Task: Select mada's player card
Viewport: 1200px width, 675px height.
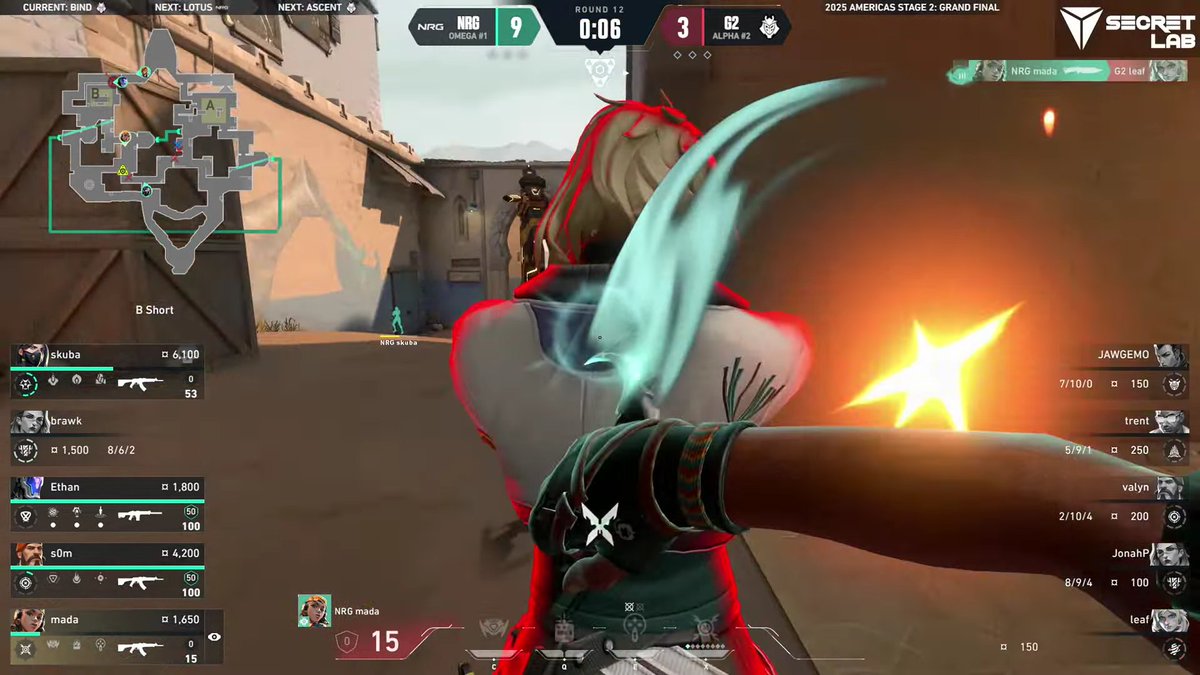Action: tap(107, 636)
